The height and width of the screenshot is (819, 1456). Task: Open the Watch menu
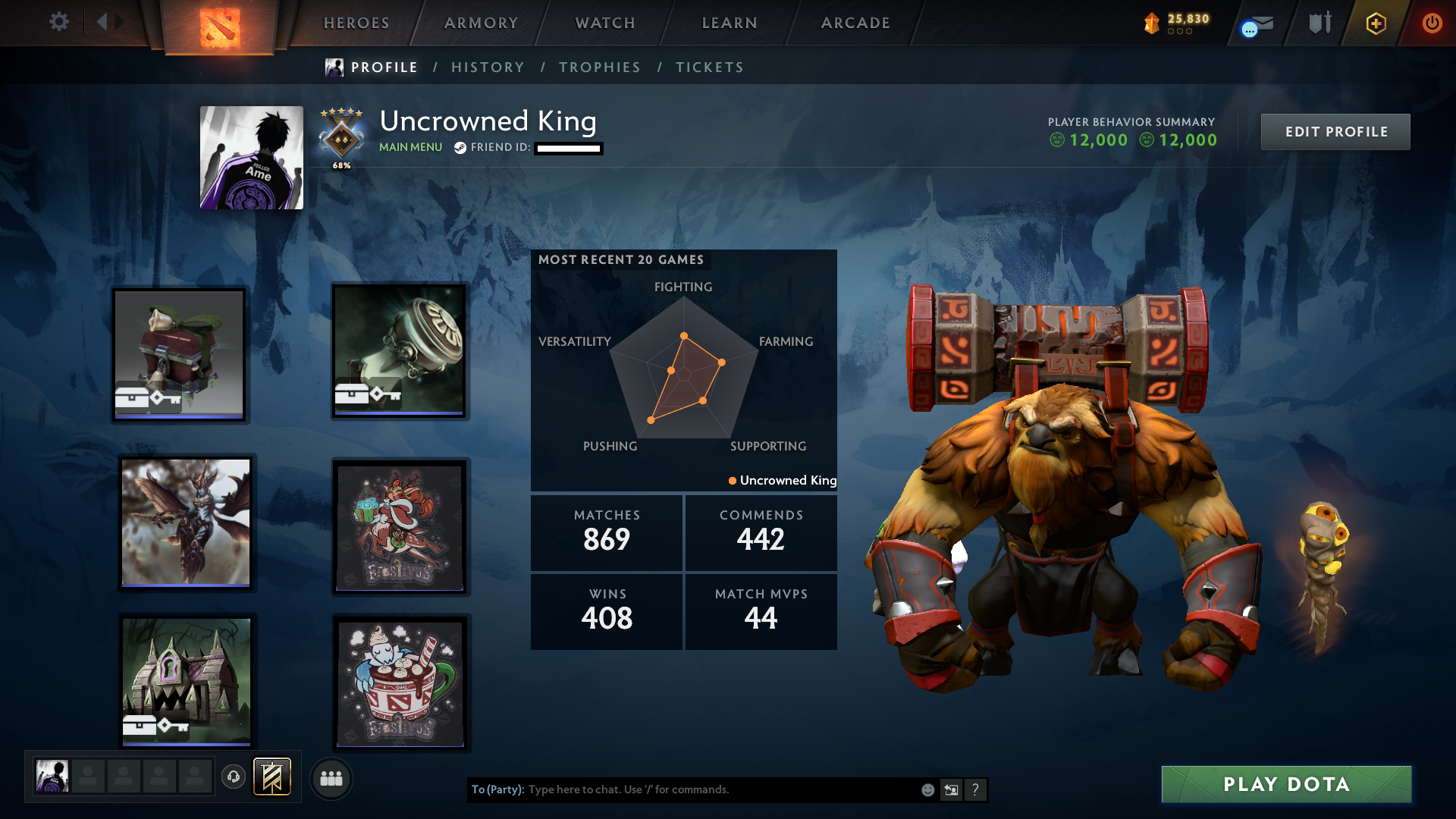pyautogui.click(x=604, y=23)
